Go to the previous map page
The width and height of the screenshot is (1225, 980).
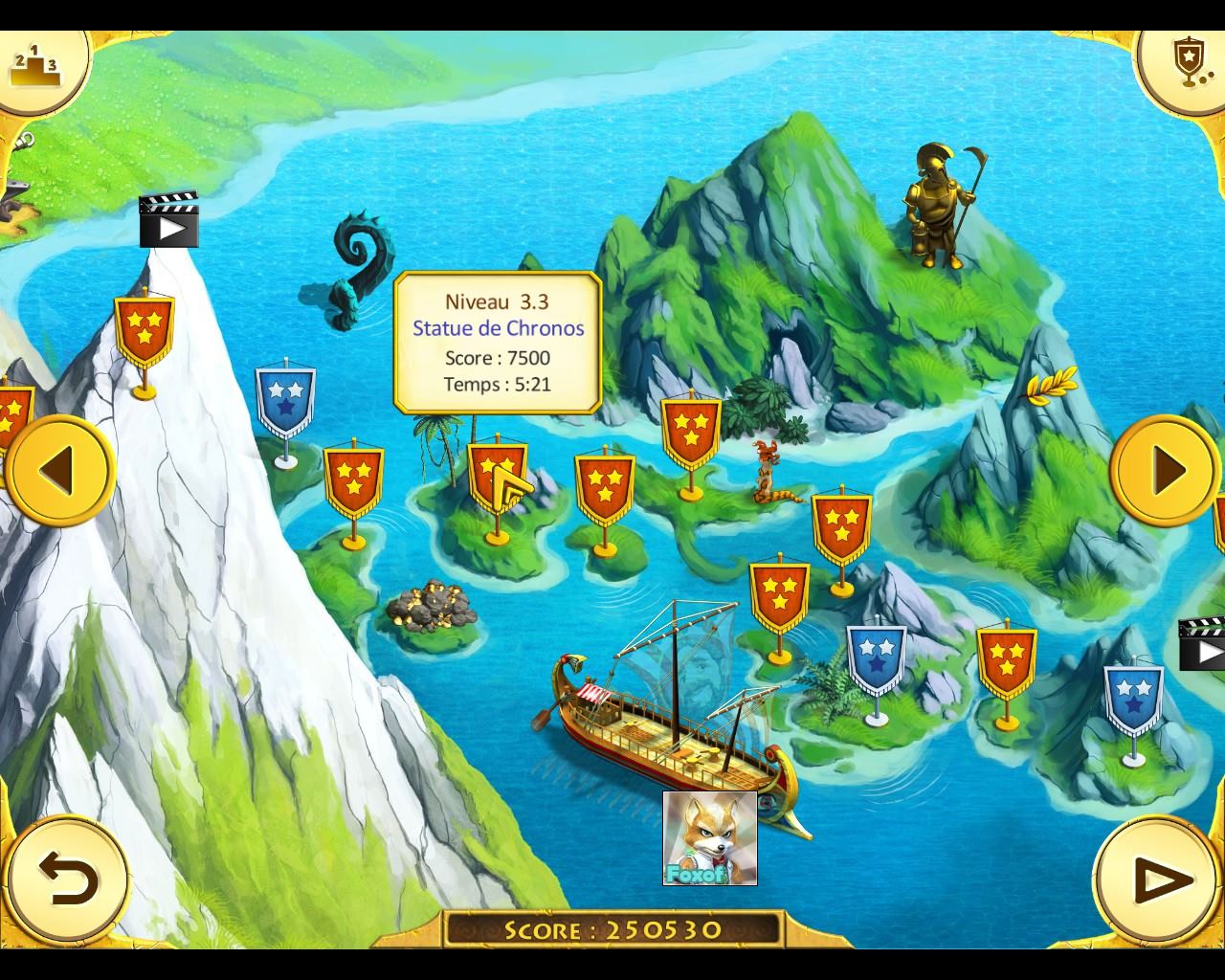click(x=60, y=470)
